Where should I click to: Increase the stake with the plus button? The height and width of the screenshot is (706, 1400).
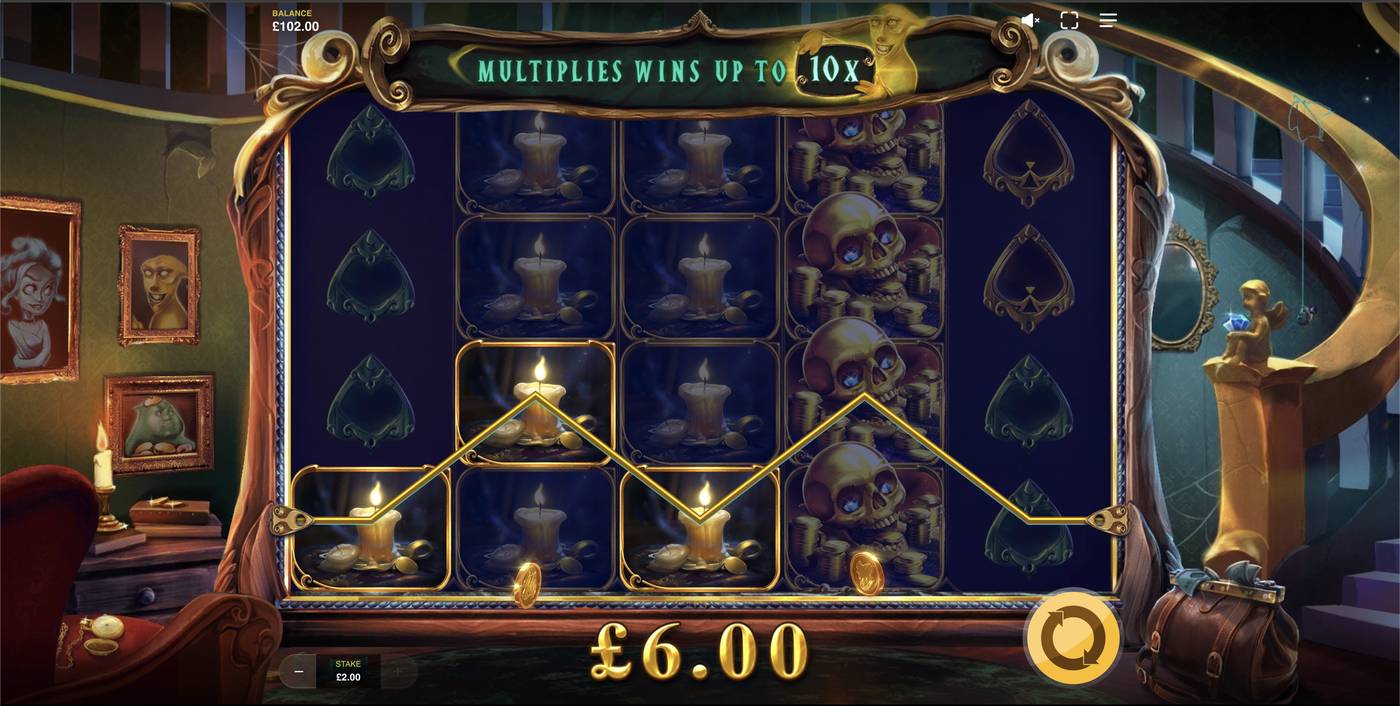[x=398, y=671]
